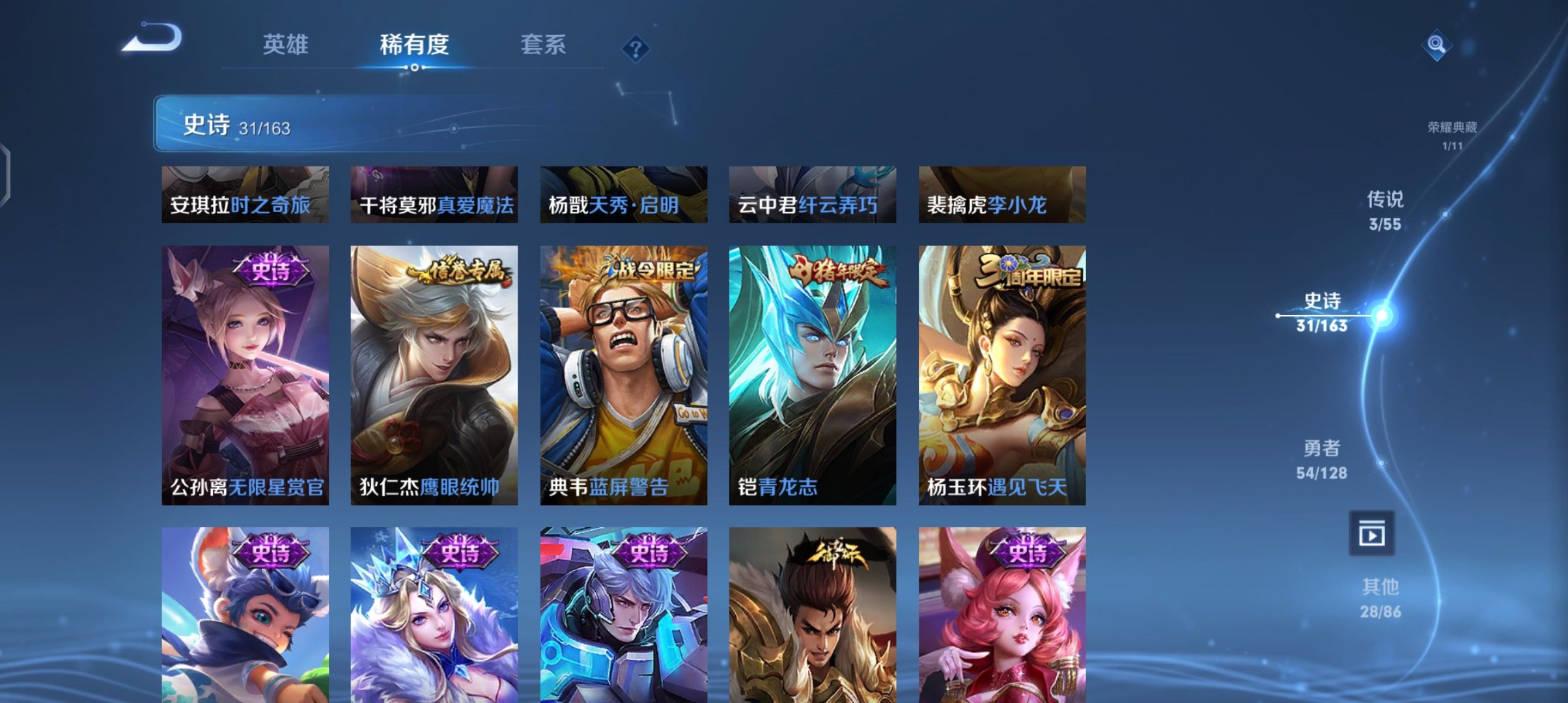
Task: Switch to the 英雄 tab
Action: tap(285, 44)
